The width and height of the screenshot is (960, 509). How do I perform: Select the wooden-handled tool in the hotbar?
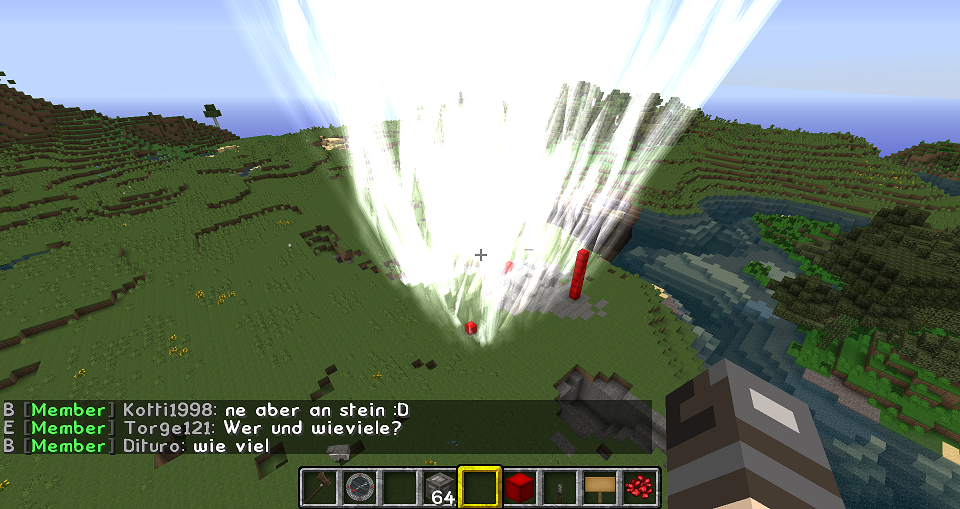click(x=319, y=488)
